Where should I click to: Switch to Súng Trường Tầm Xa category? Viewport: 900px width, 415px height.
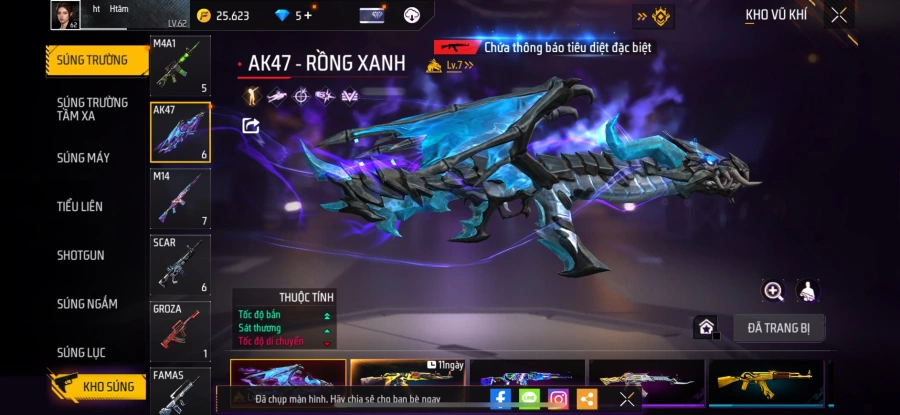coord(92,109)
